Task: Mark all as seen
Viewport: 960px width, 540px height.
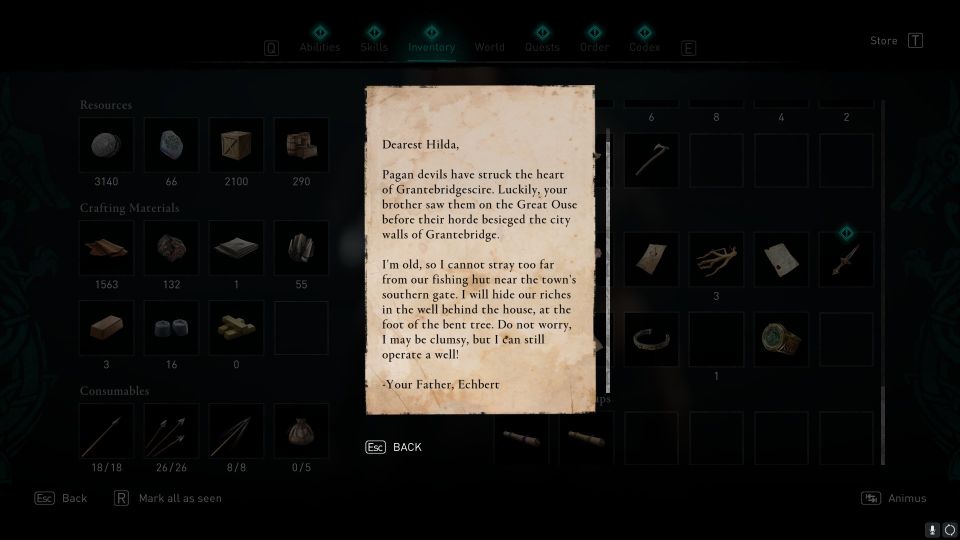Action: (x=170, y=498)
